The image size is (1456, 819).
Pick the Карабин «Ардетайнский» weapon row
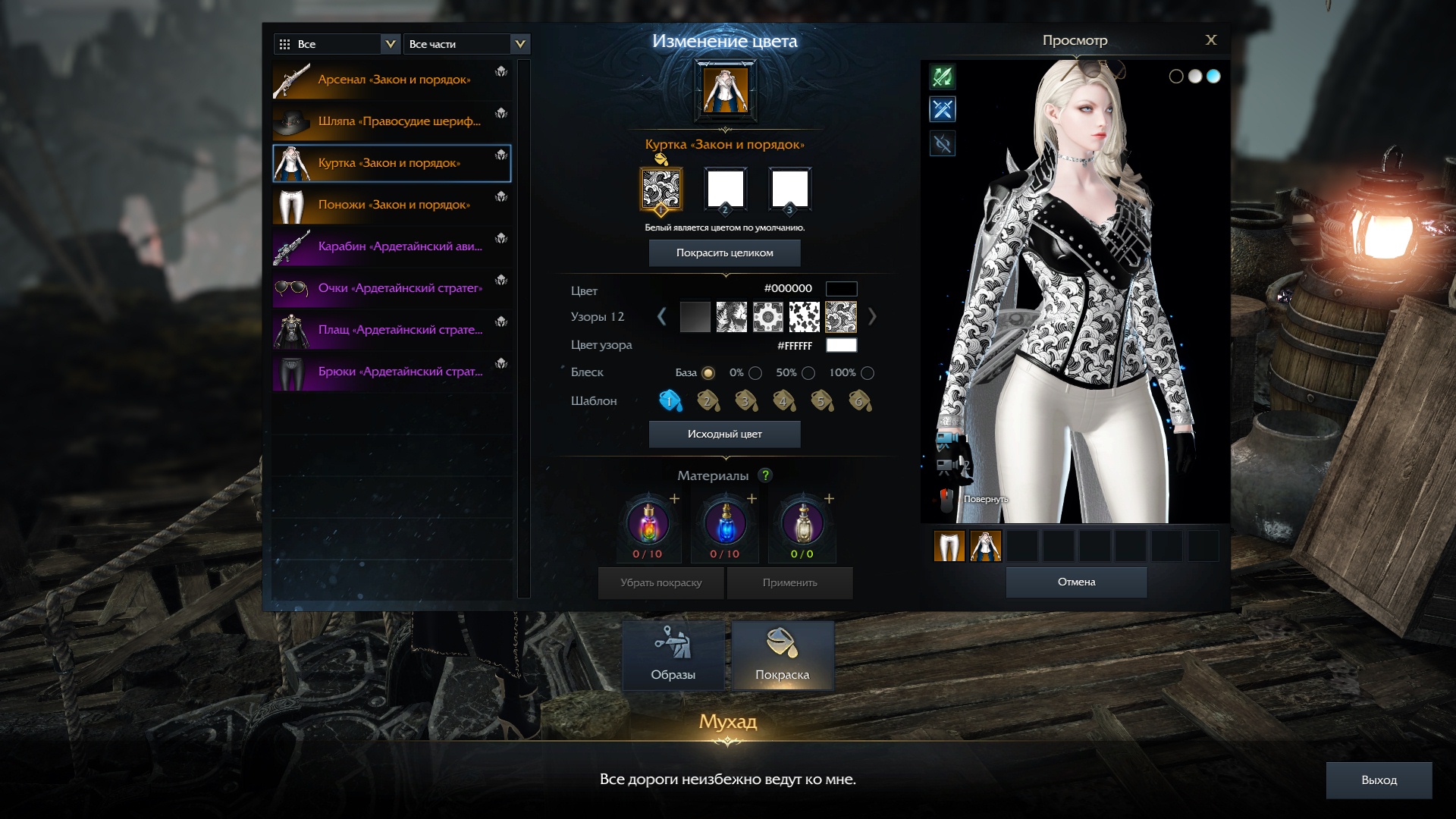[391, 246]
